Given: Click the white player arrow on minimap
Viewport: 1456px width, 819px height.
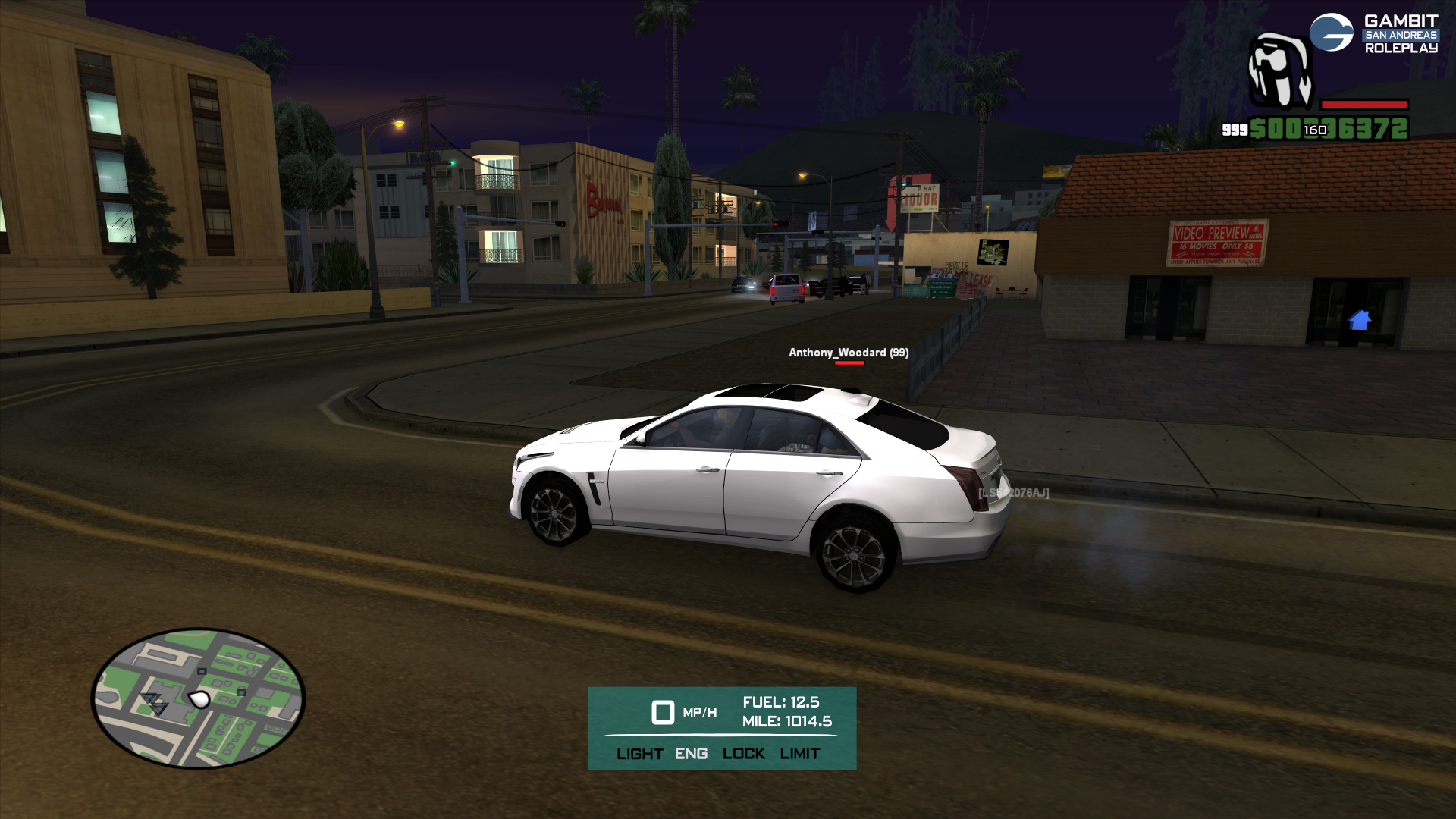Looking at the screenshot, I should click(x=199, y=699).
